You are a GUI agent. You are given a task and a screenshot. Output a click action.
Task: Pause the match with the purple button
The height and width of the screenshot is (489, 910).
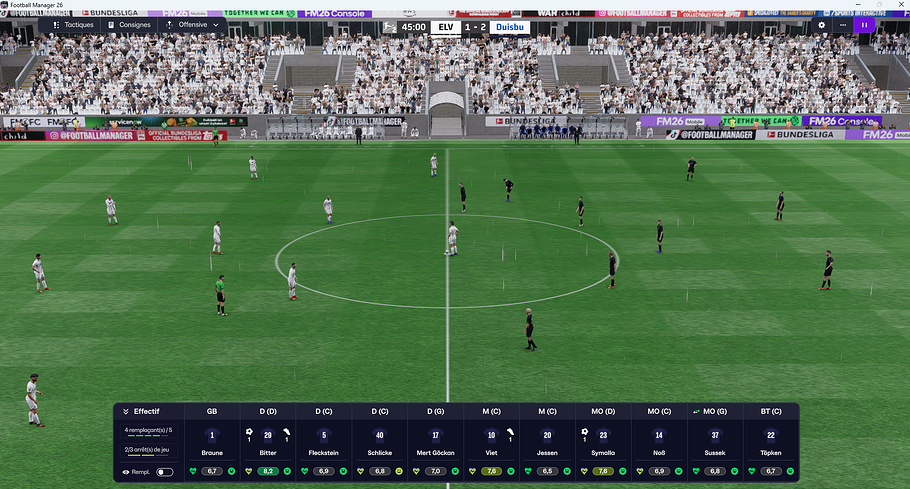click(864, 24)
